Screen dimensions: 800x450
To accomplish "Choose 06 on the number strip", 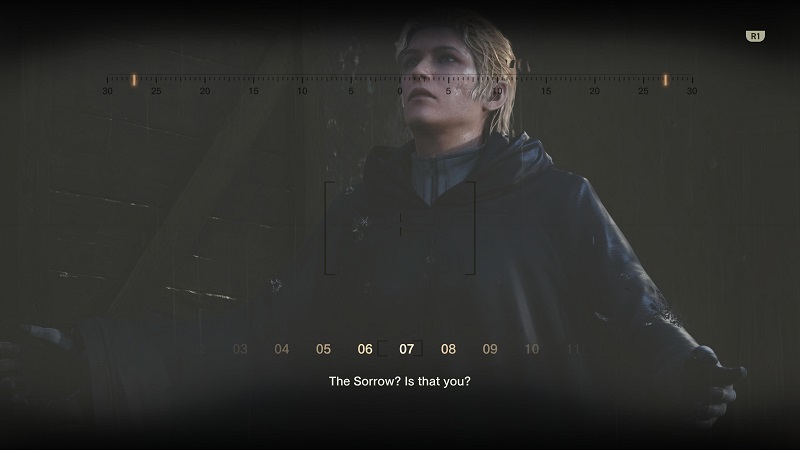I will (x=365, y=349).
